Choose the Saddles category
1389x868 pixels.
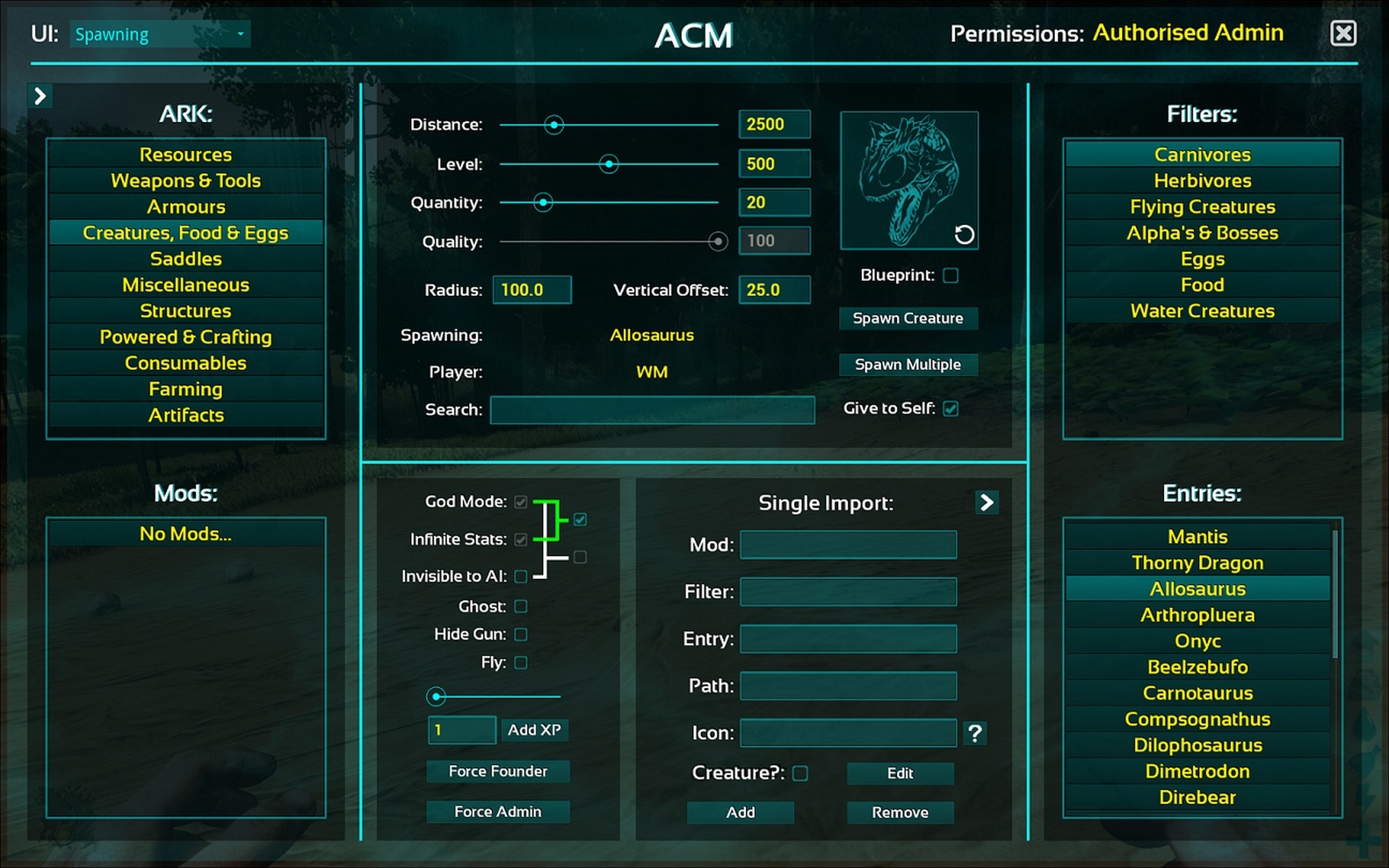[x=186, y=259]
